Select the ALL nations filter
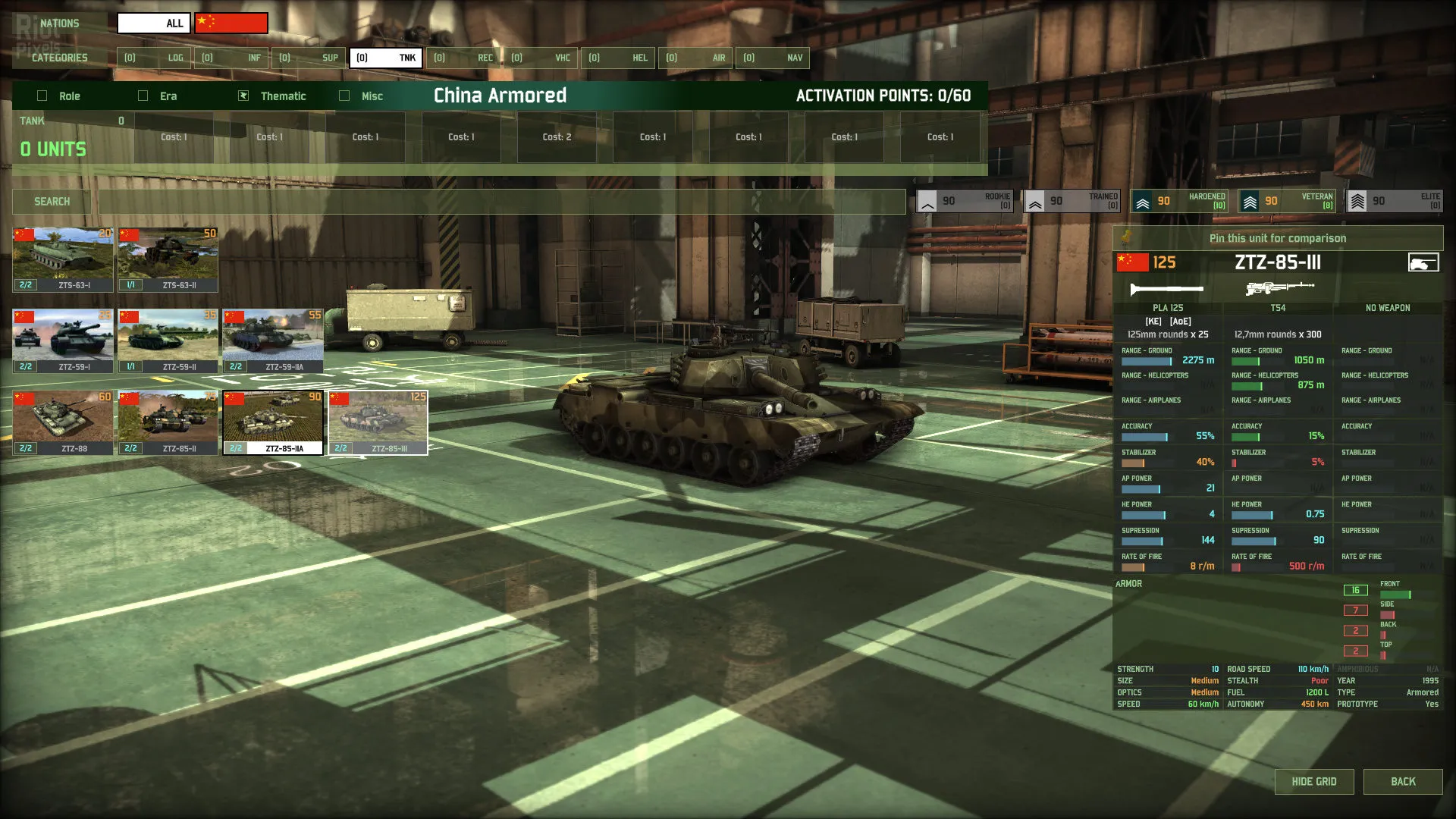The height and width of the screenshot is (819, 1456). click(x=155, y=23)
